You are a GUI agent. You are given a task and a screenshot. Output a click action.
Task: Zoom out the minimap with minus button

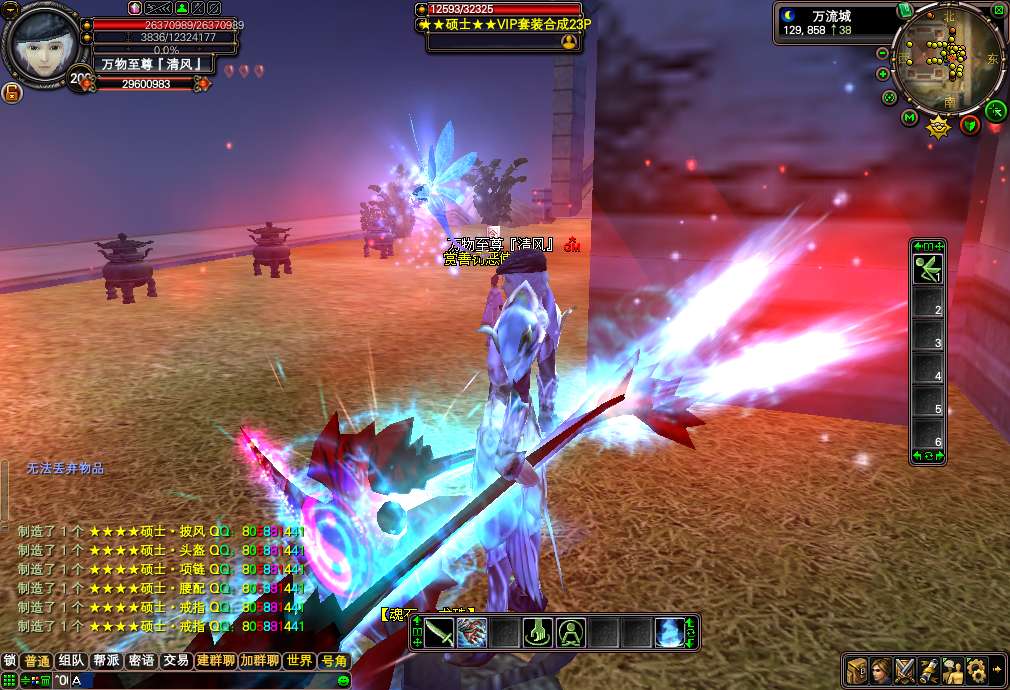[x=883, y=53]
